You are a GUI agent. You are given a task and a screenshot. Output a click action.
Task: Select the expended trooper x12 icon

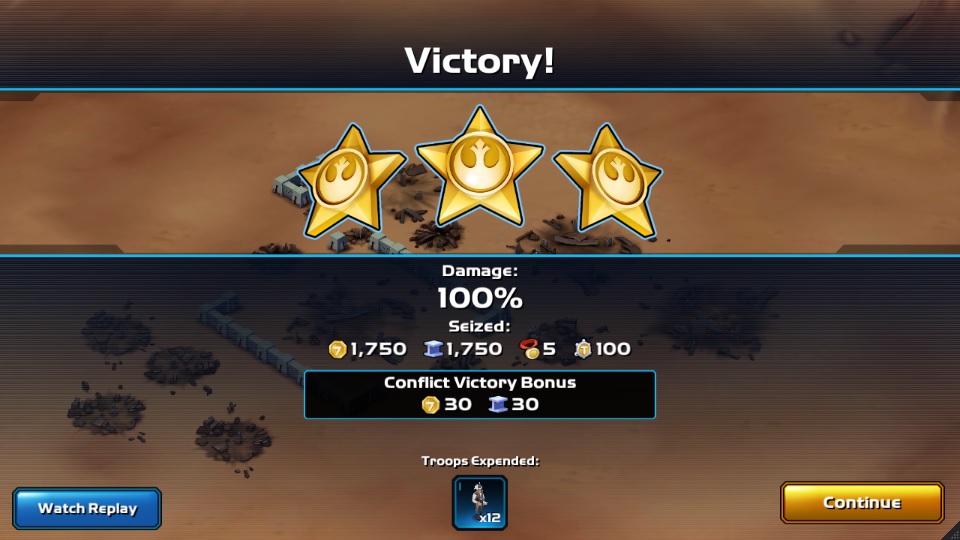480,502
